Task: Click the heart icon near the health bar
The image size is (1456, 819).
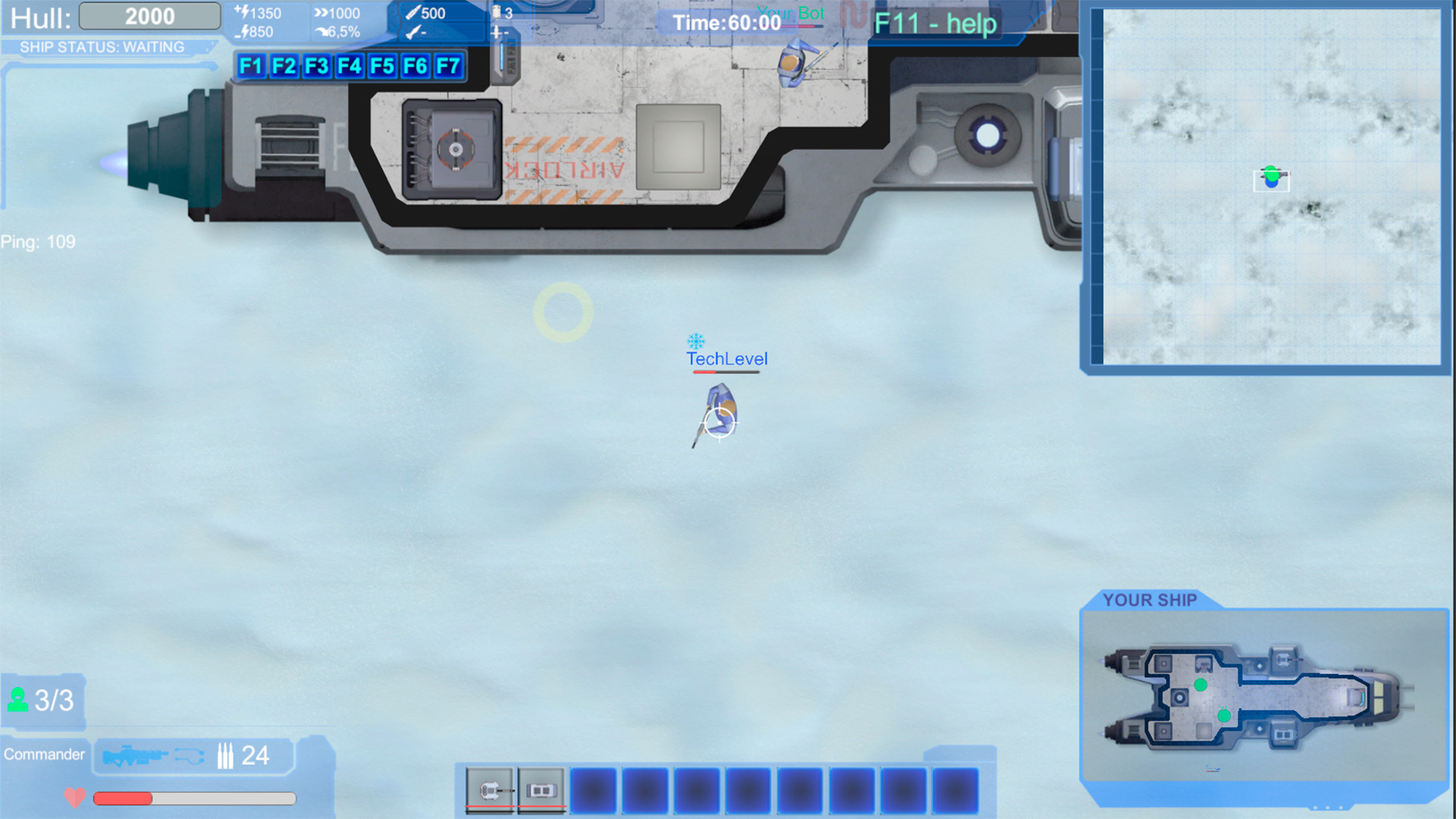Action: coord(74,798)
